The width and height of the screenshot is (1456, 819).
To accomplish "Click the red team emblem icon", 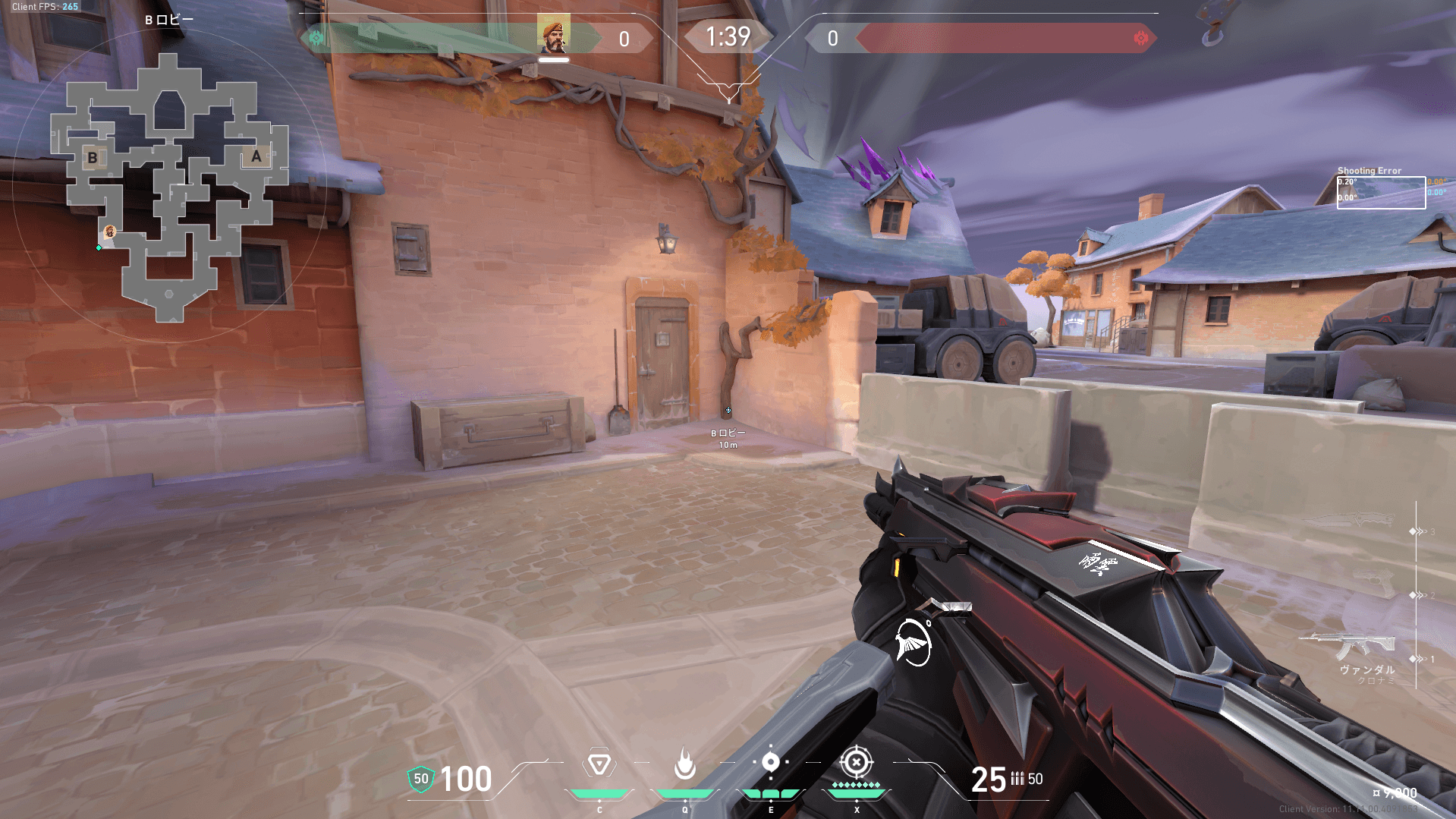I will tap(1140, 38).
